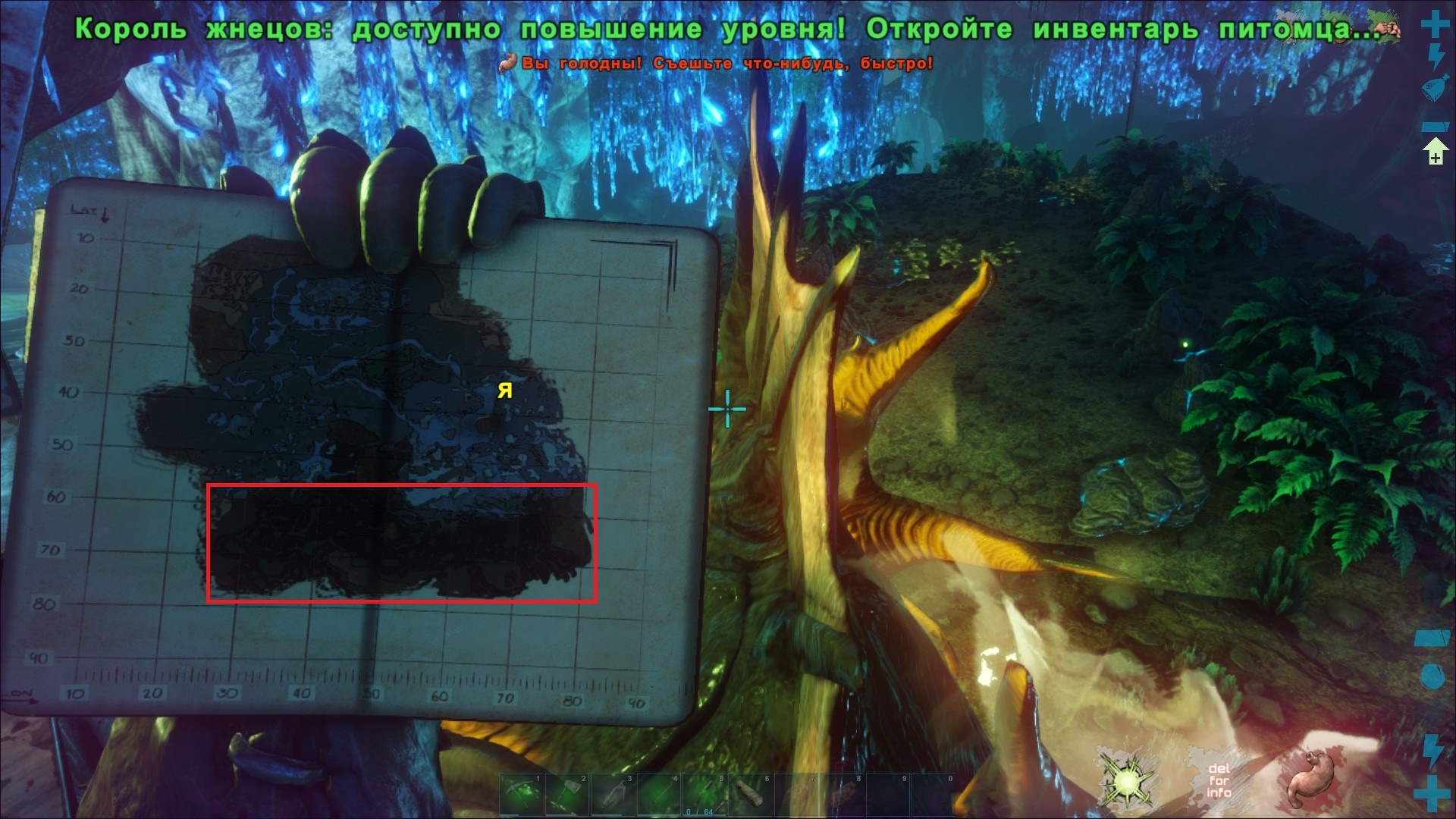Click the yellow level-up arrow icon
The width and height of the screenshot is (1456, 819).
point(1436,152)
